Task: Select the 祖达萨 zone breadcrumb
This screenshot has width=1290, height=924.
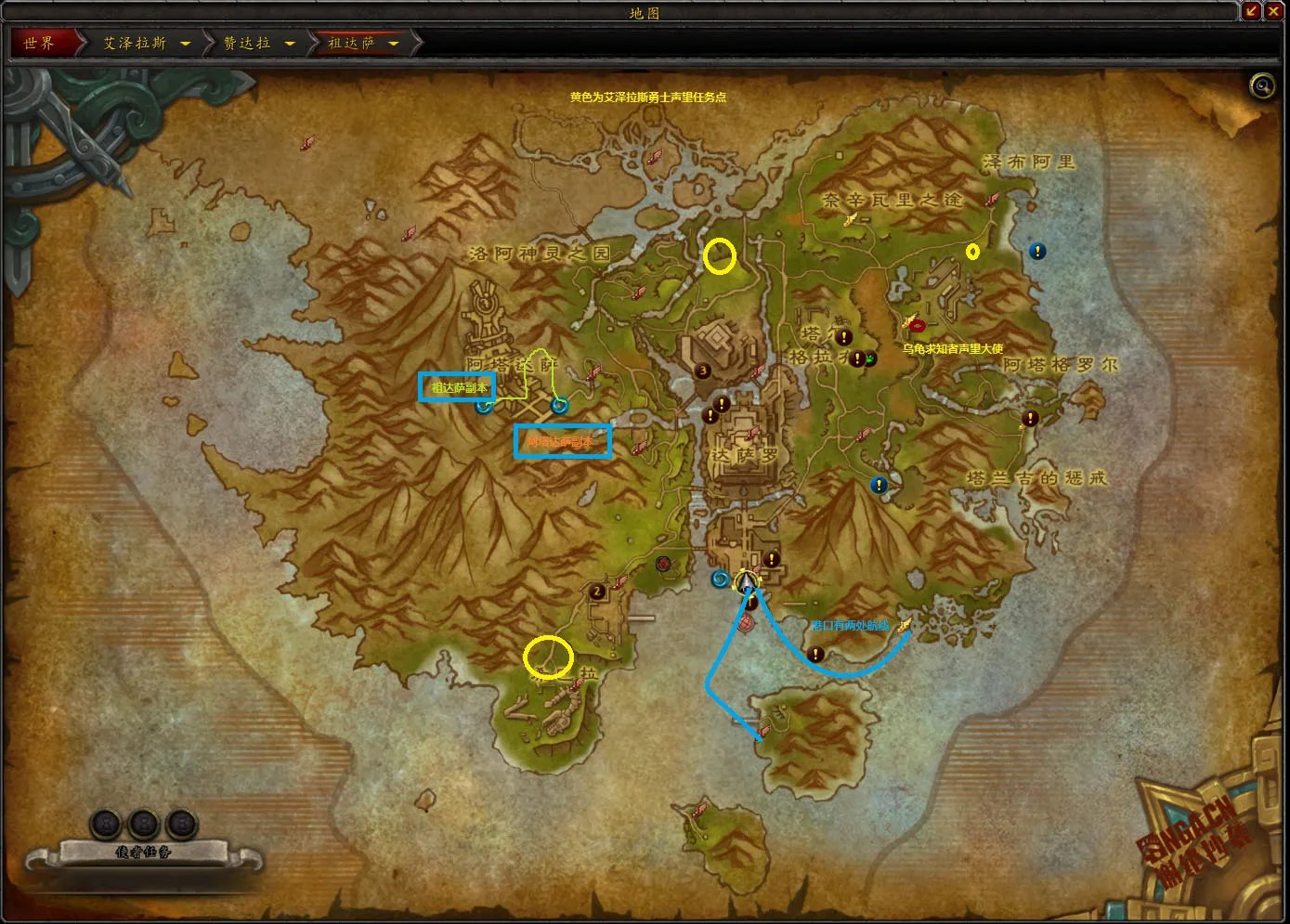Action: tap(351, 43)
